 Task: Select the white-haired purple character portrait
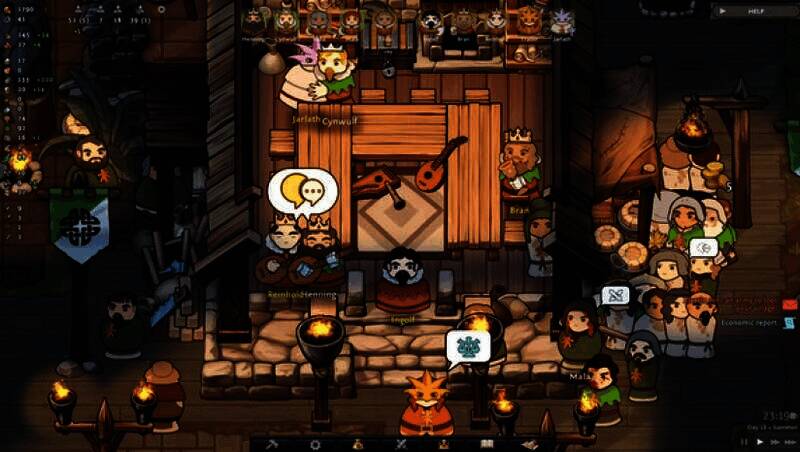click(x=562, y=19)
